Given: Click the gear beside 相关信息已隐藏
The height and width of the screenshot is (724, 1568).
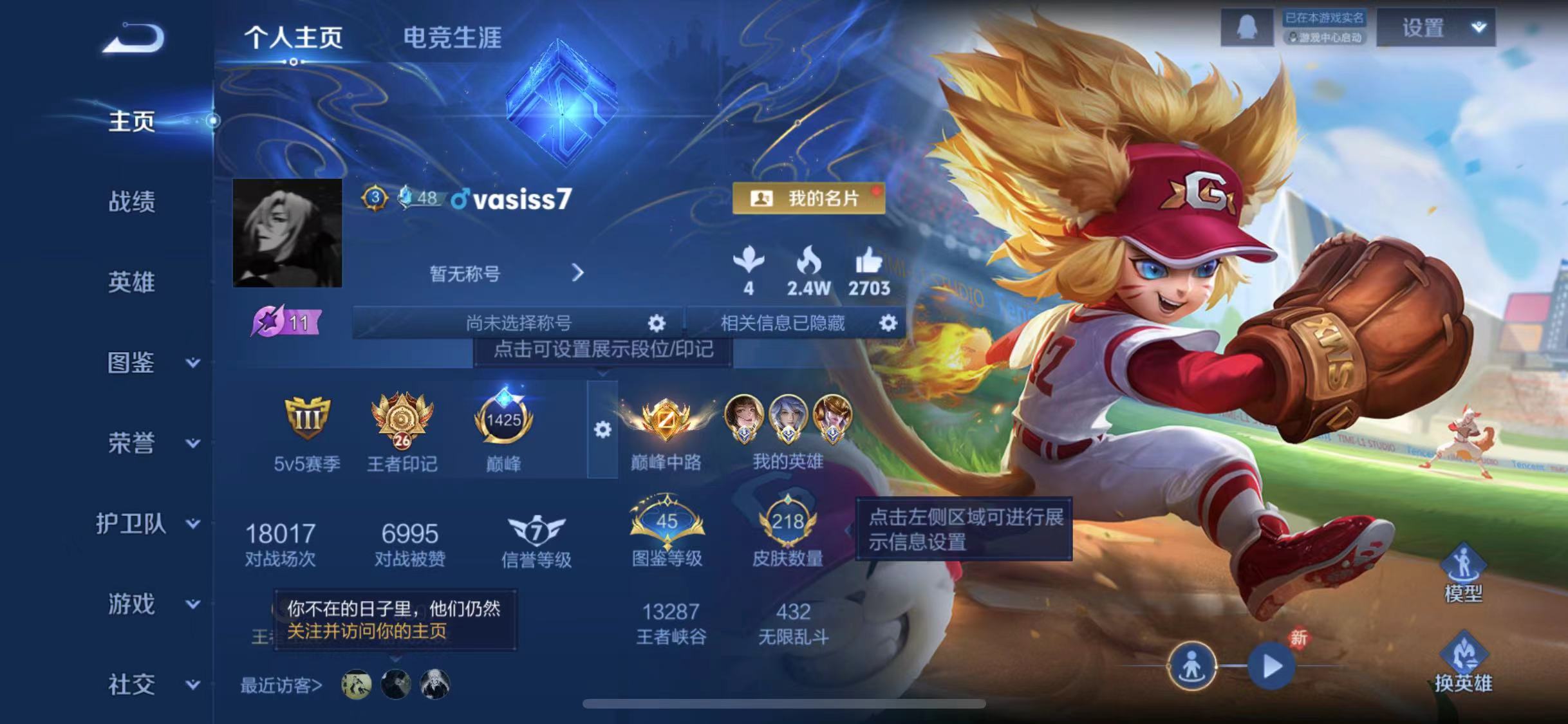Looking at the screenshot, I should [888, 324].
